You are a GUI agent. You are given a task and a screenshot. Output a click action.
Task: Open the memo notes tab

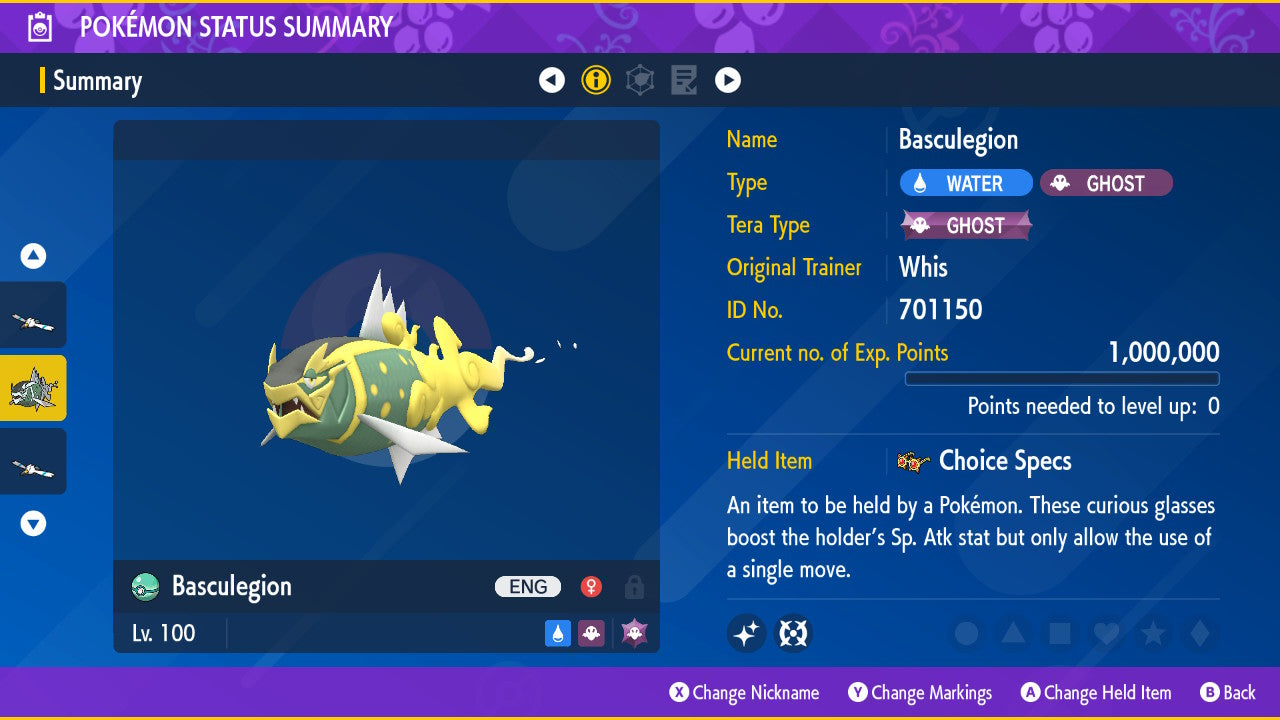click(x=684, y=80)
